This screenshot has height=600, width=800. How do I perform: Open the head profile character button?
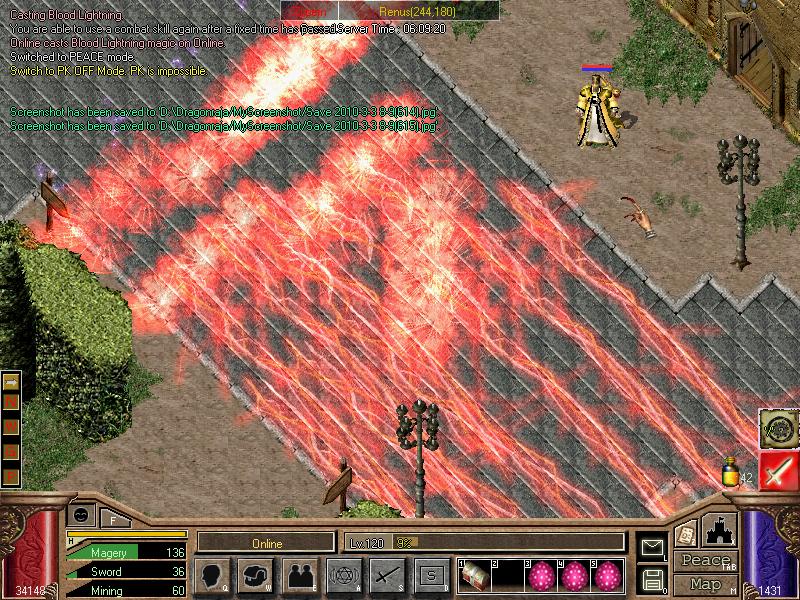(x=213, y=576)
